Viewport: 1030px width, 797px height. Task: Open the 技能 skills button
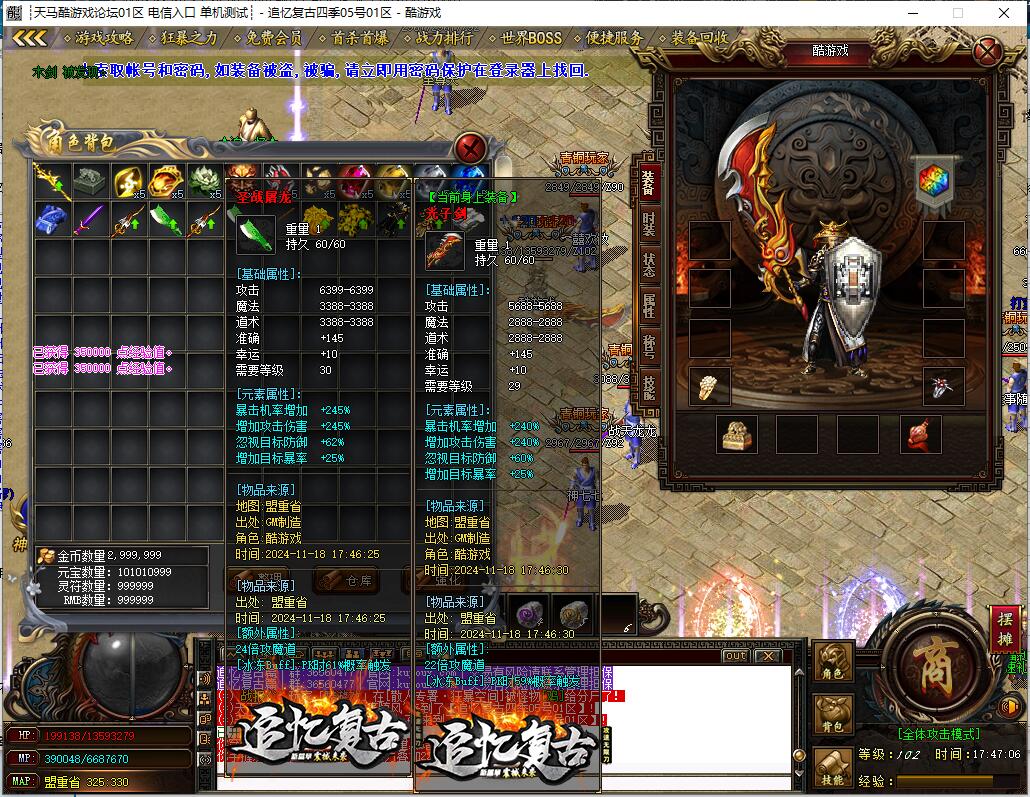833,768
